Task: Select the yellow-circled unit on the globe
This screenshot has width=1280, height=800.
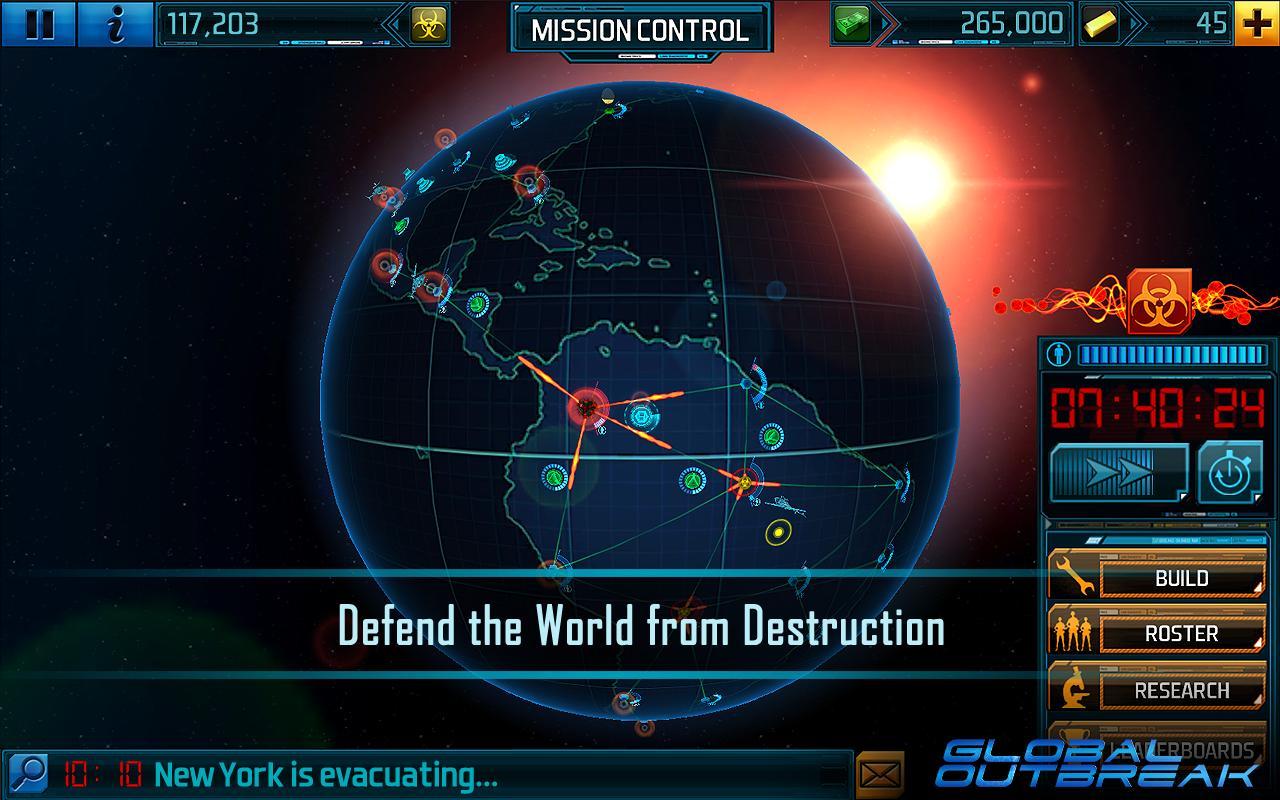Action: pos(778,535)
